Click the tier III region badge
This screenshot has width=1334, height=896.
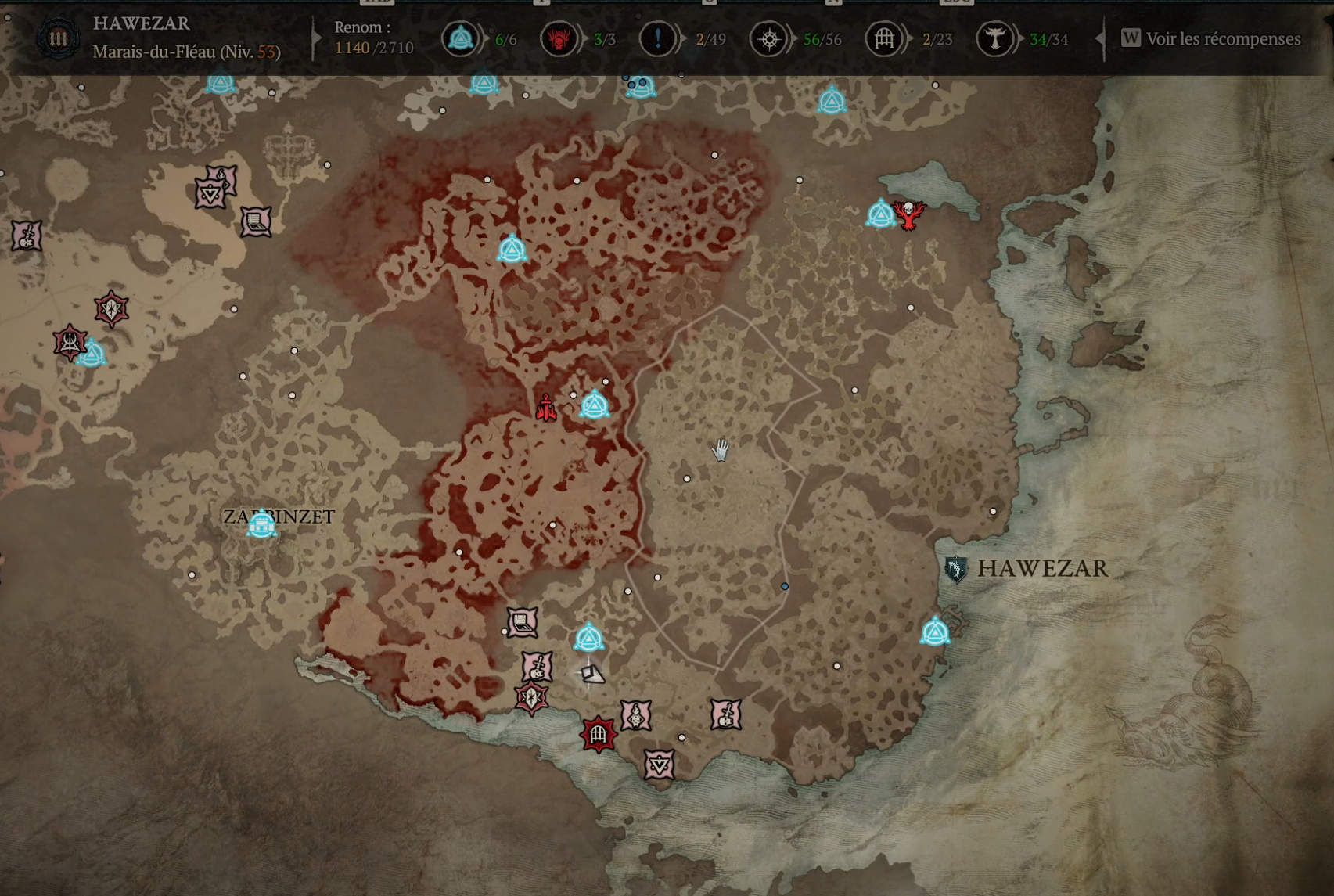59,39
